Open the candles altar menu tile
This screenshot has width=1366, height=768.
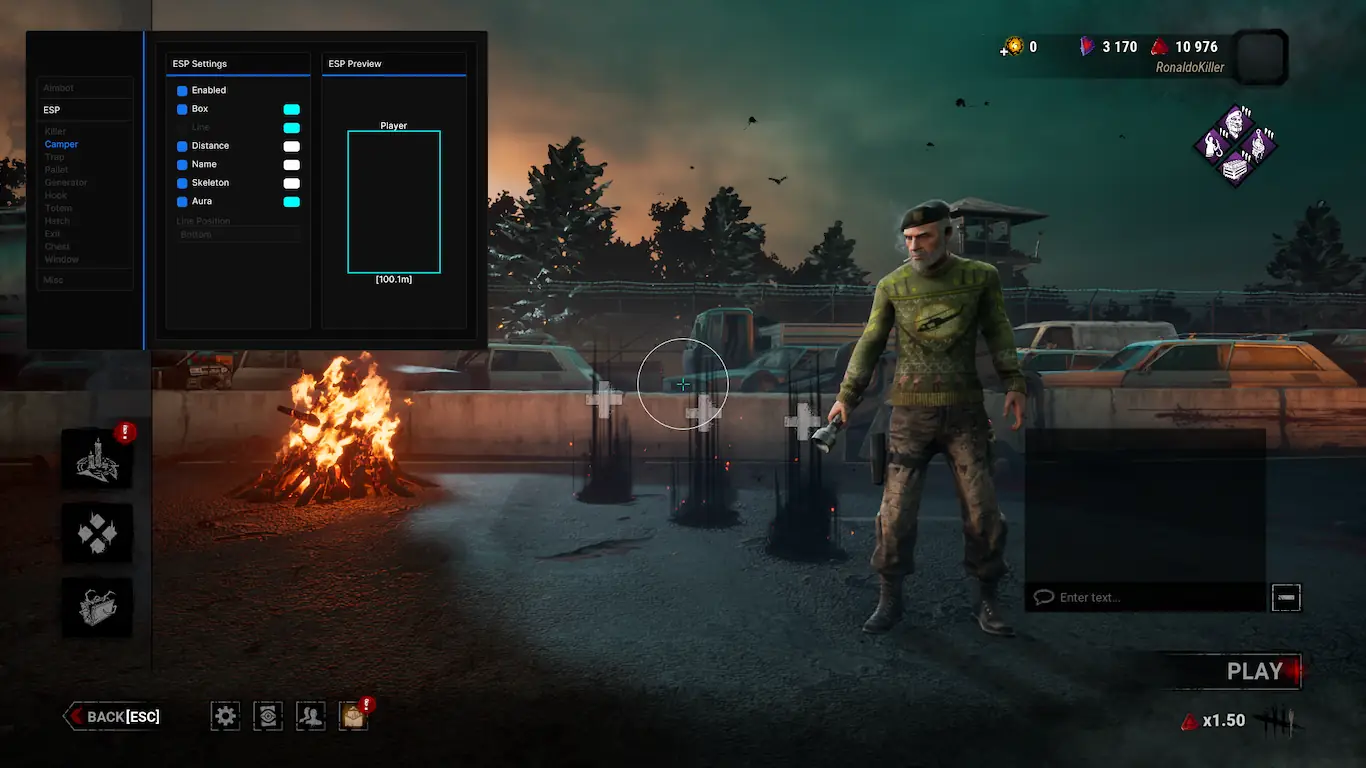coord(97,460)
